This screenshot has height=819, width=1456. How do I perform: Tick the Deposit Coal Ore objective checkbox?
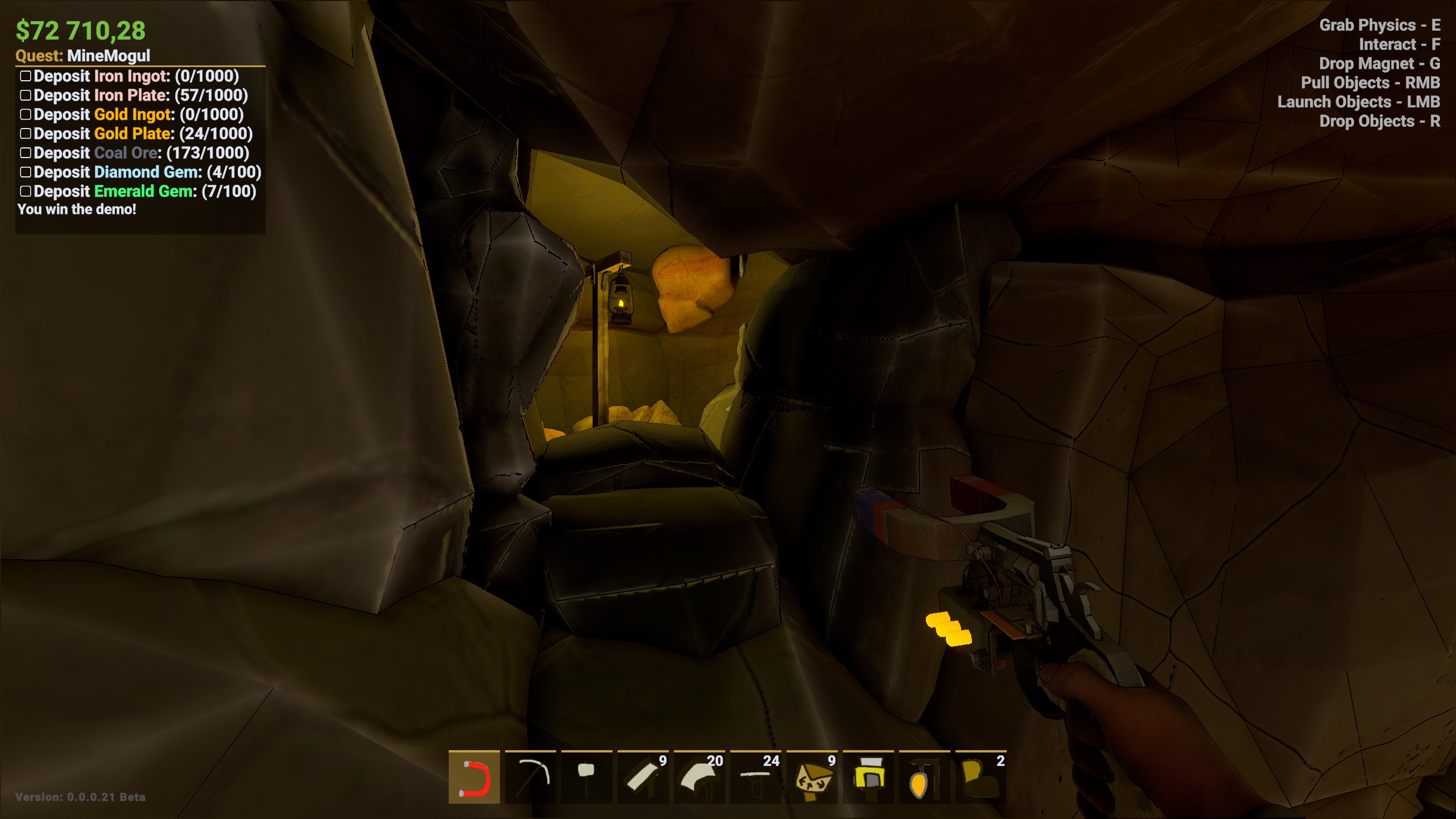pyautogui.click(x=26, y=153)
